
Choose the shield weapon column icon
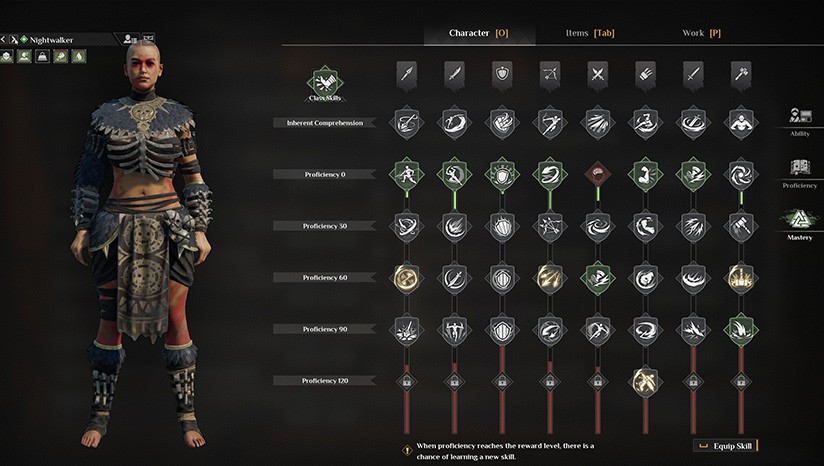[501, 73]
